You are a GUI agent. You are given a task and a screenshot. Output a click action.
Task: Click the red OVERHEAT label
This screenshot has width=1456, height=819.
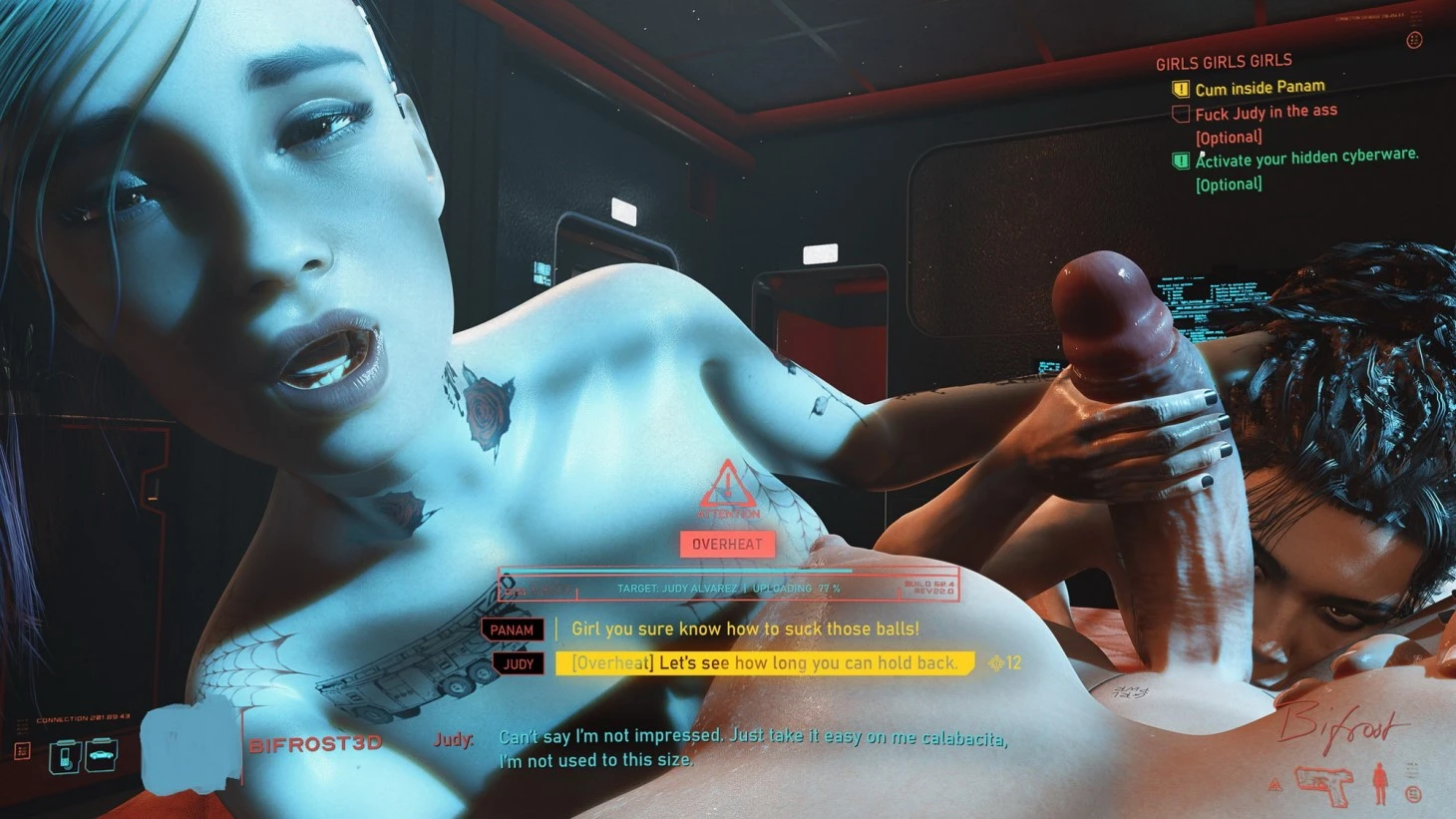click(x=727, y=545)
